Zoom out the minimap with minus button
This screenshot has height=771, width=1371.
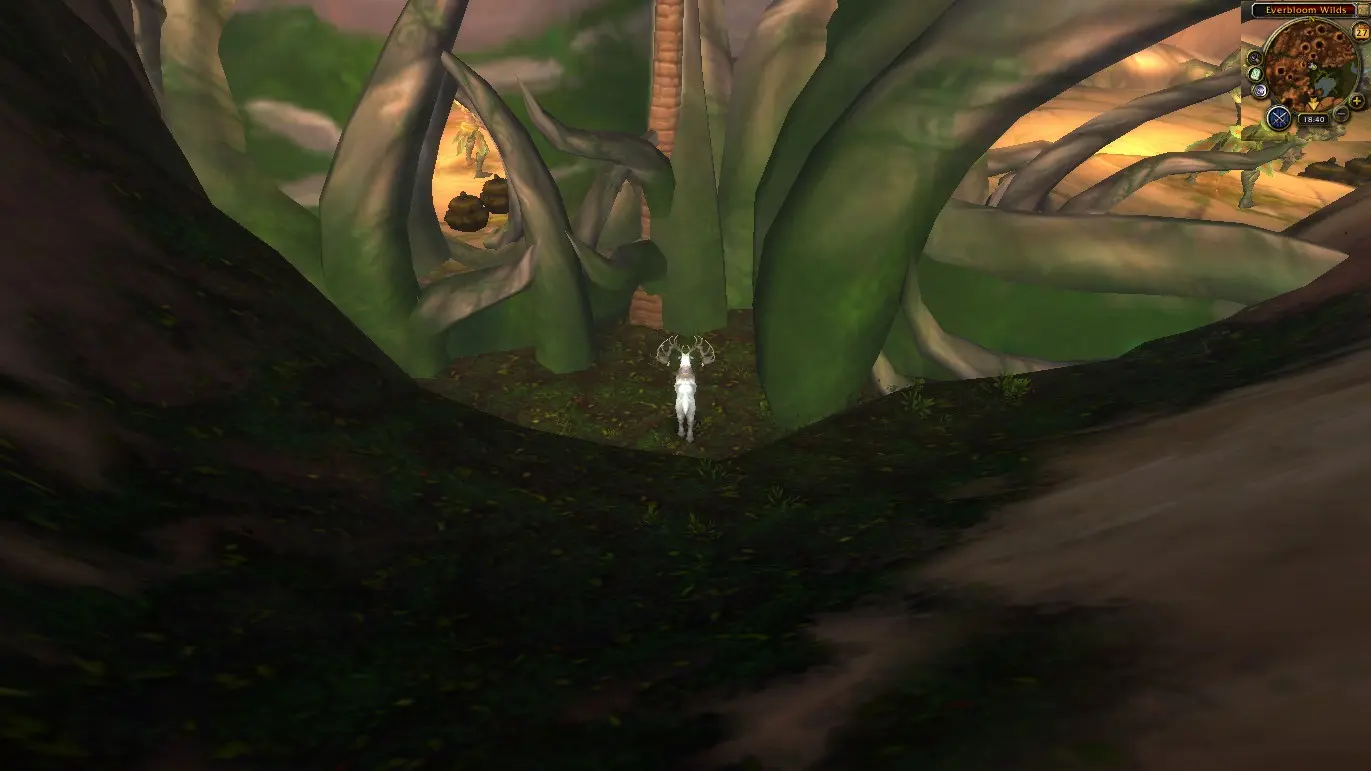[x=1341, y=114]
